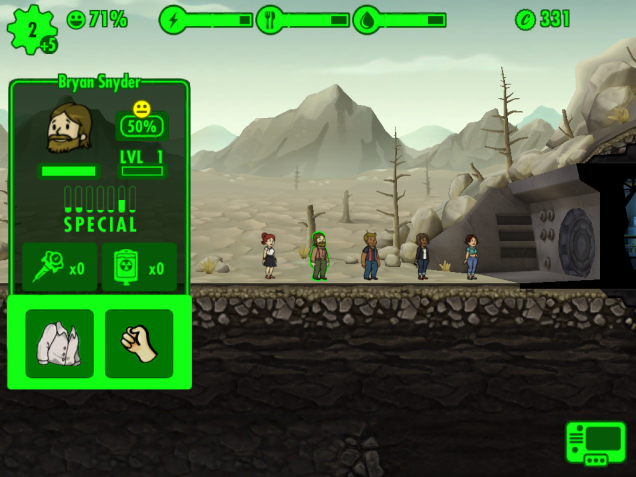Click the vault population gear icon
Viewport: 636px width, 477px height.
[x=32, y=29]
